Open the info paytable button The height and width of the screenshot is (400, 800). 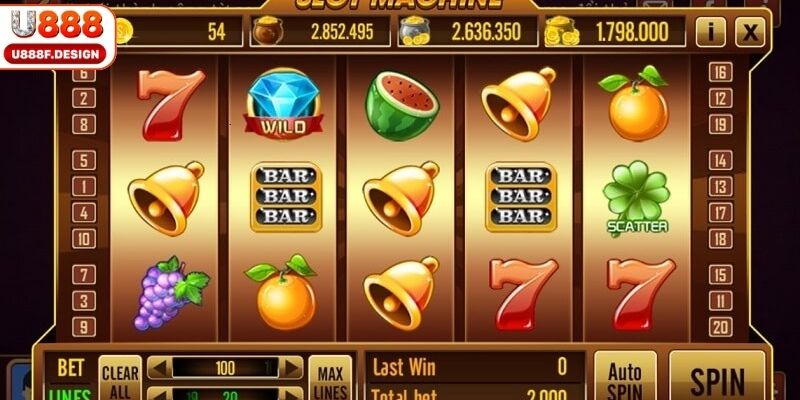(710, 32)
